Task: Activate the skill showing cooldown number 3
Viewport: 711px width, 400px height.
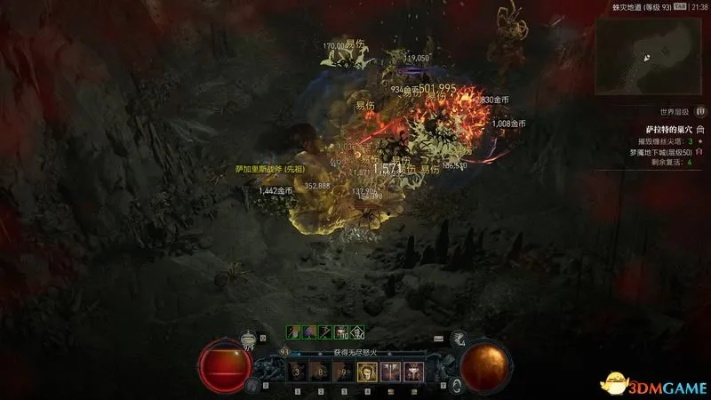Action: (x=298, y=372)
